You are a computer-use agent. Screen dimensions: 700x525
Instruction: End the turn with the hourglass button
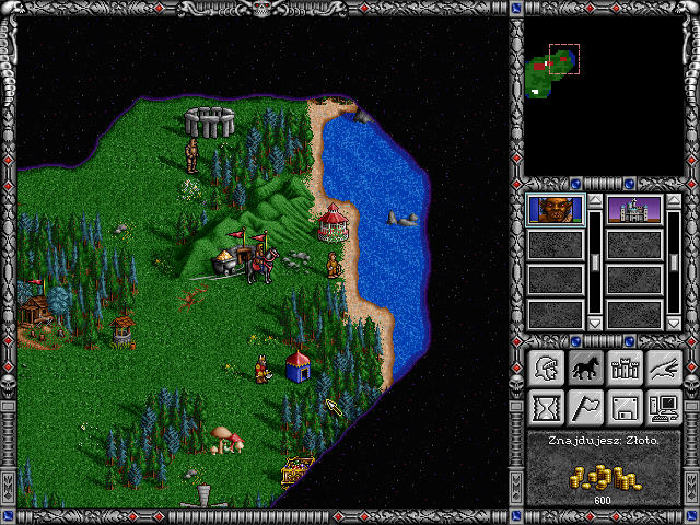(x=546, y=407)
